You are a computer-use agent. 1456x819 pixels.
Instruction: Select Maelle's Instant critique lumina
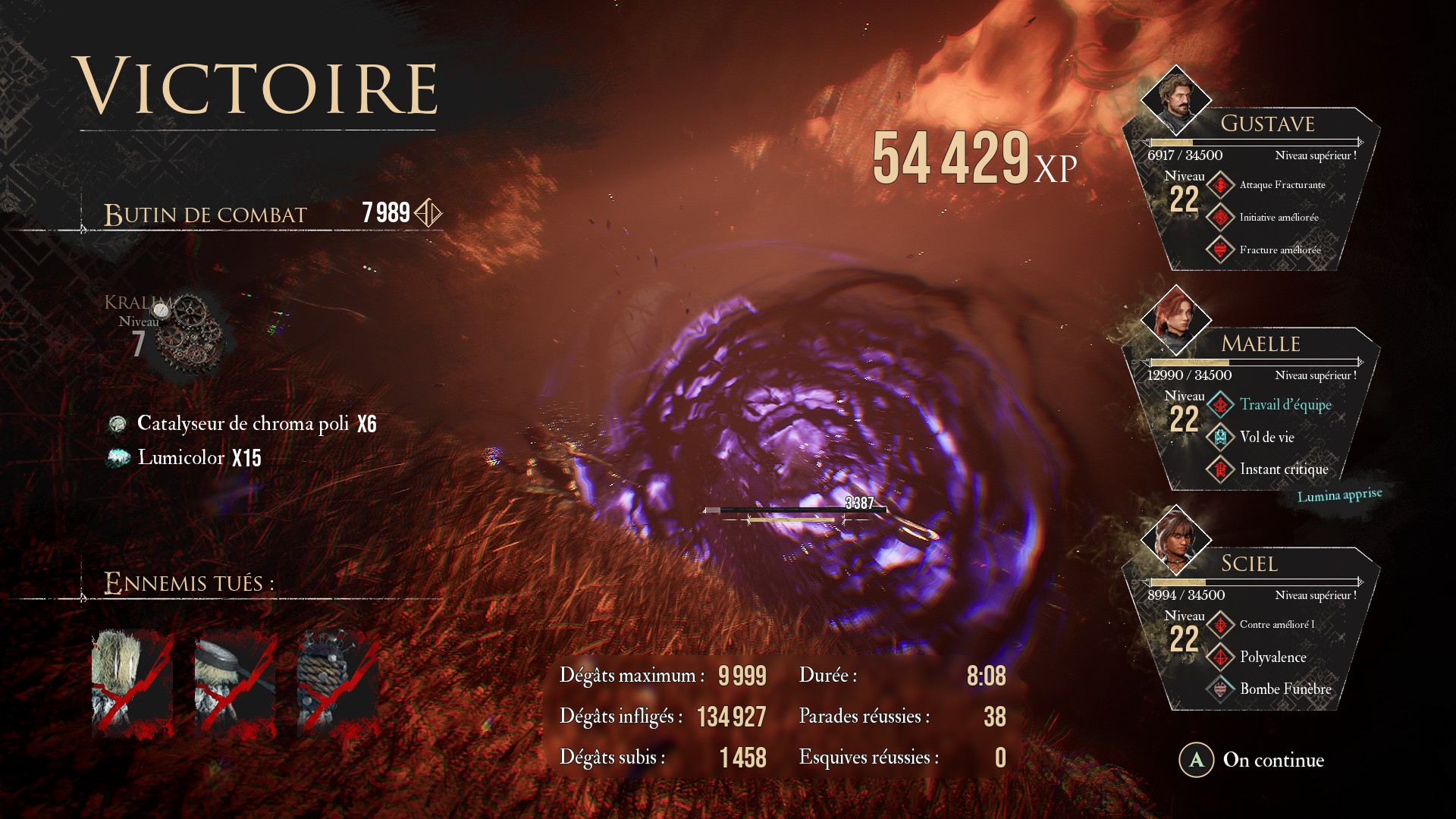pos(1283,469)
